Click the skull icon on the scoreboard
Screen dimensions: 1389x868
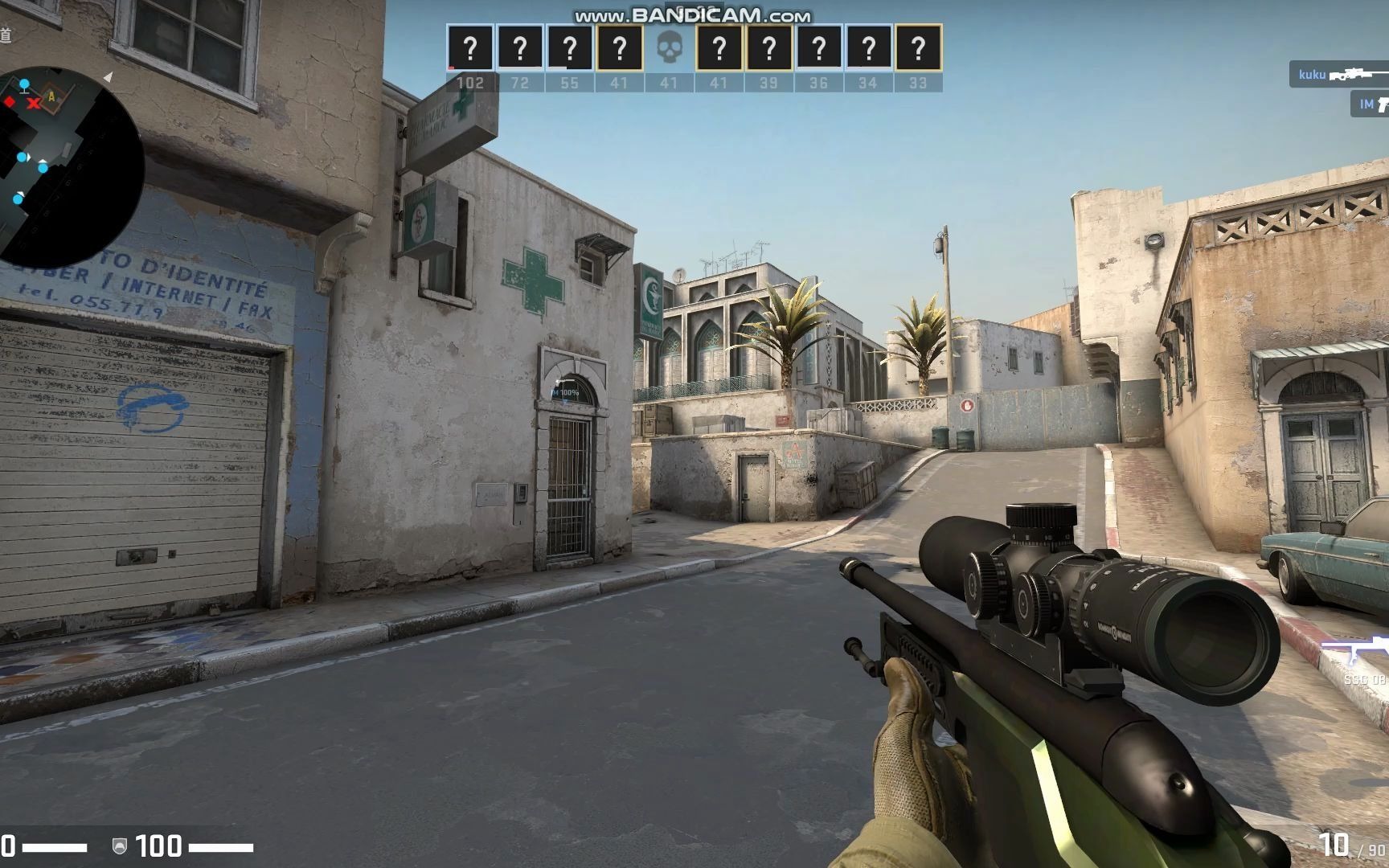tap(671, 48)
